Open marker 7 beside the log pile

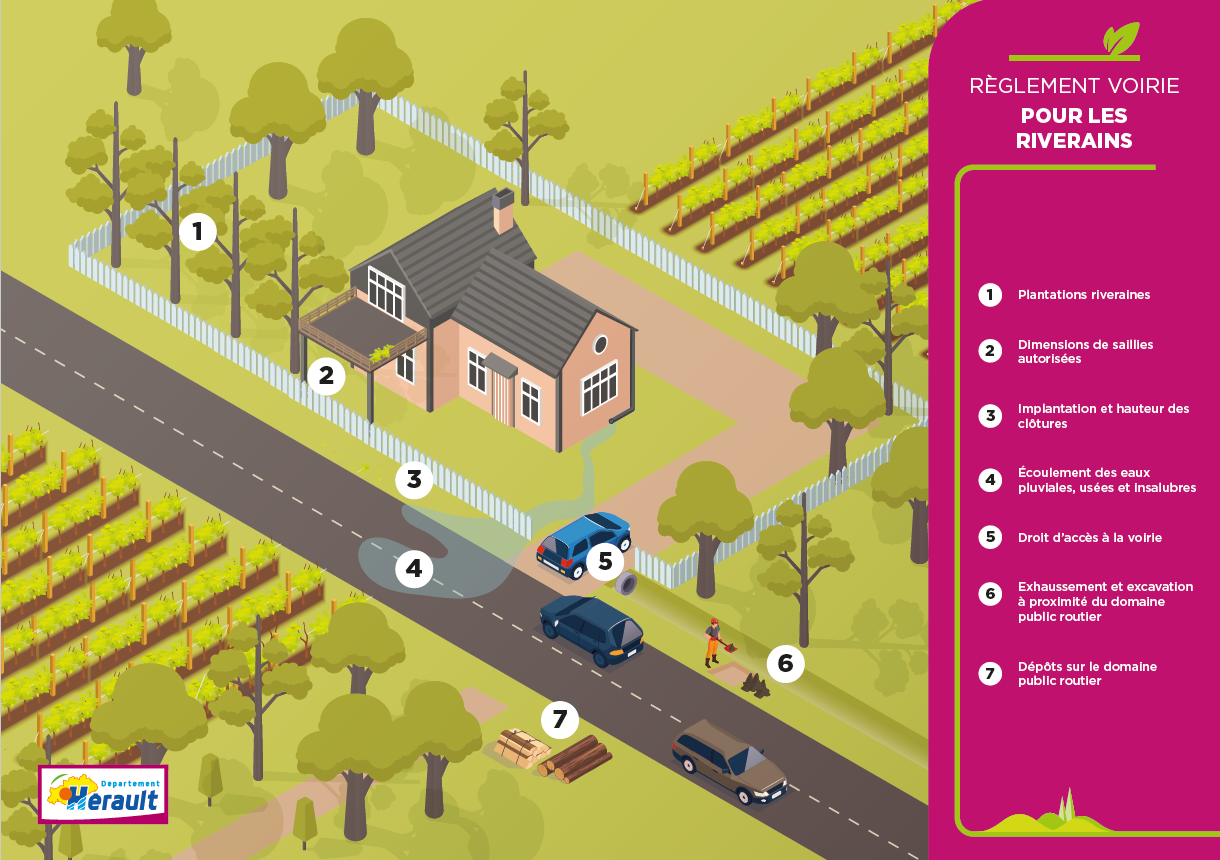pos(560,718)
